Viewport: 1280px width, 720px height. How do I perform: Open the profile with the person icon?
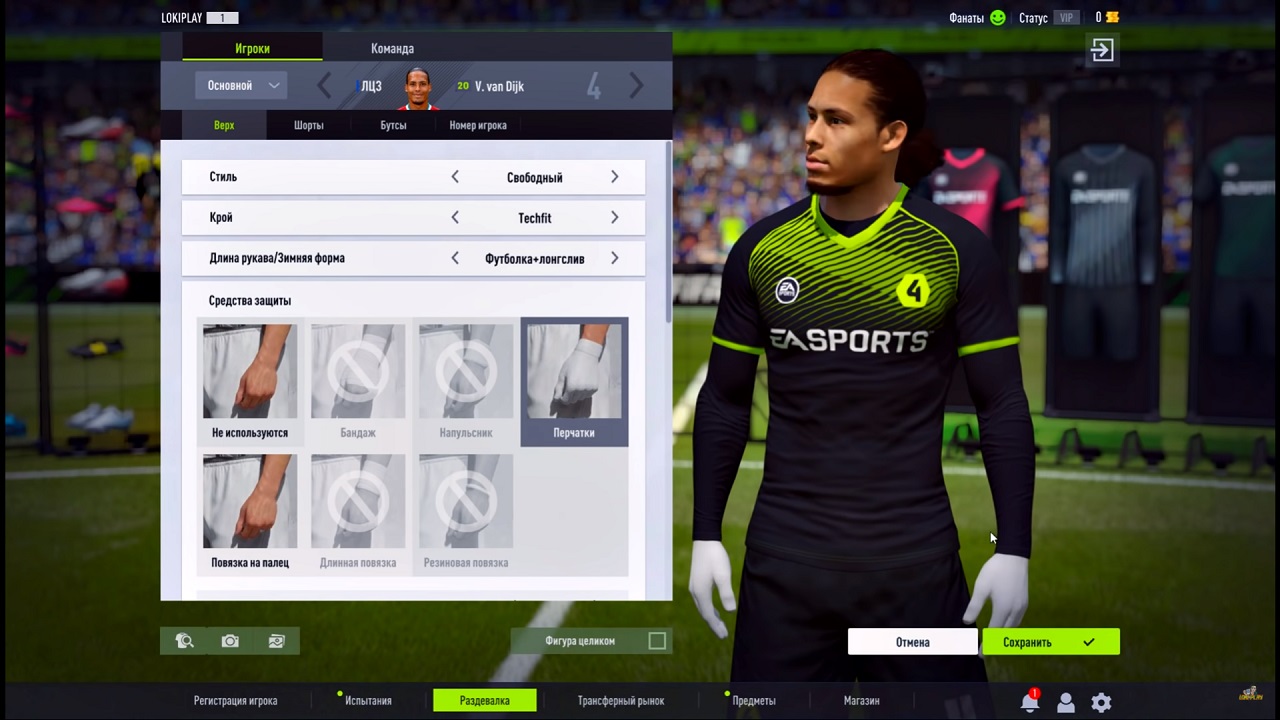coord(1065,701)
